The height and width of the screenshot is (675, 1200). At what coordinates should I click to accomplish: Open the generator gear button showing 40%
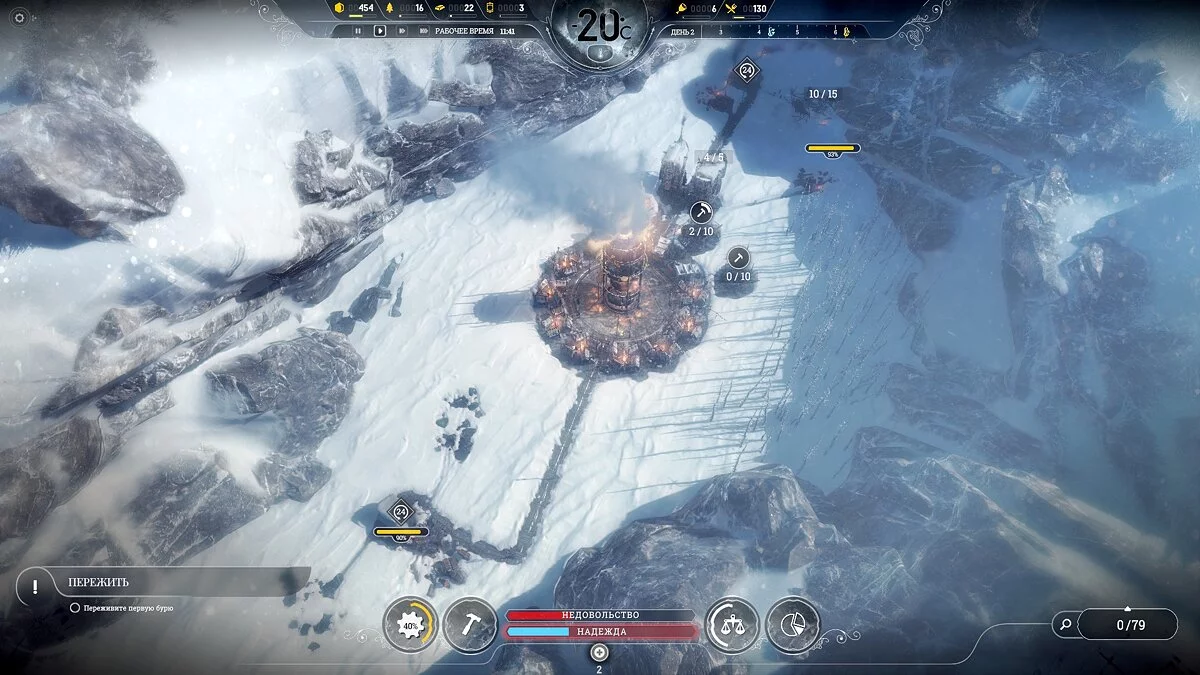(409, 625)
